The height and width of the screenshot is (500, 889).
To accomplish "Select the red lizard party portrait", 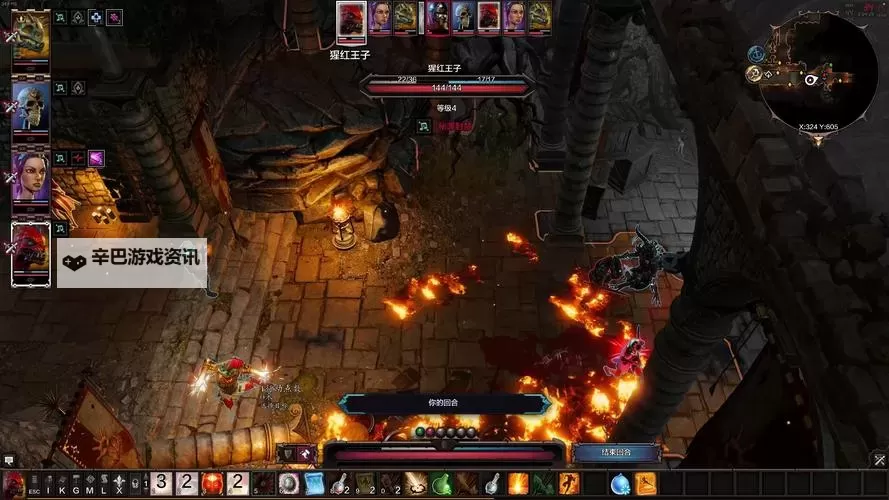I will 31,253.
